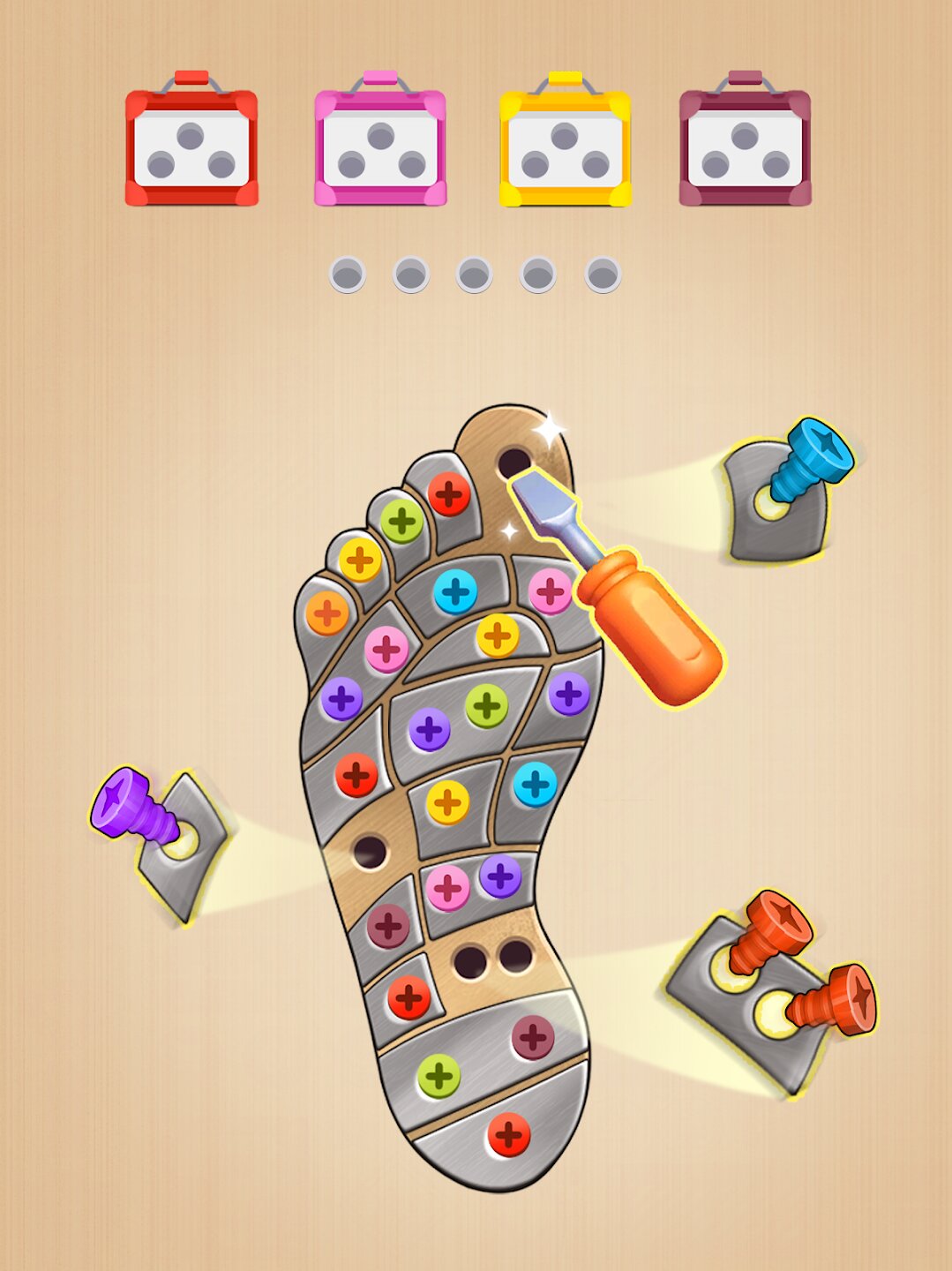The height and width of the screenshot is (1271, 952).
Task: Unscrew the yellow screw on the fourth toe
Action: [x=360, y=560]
